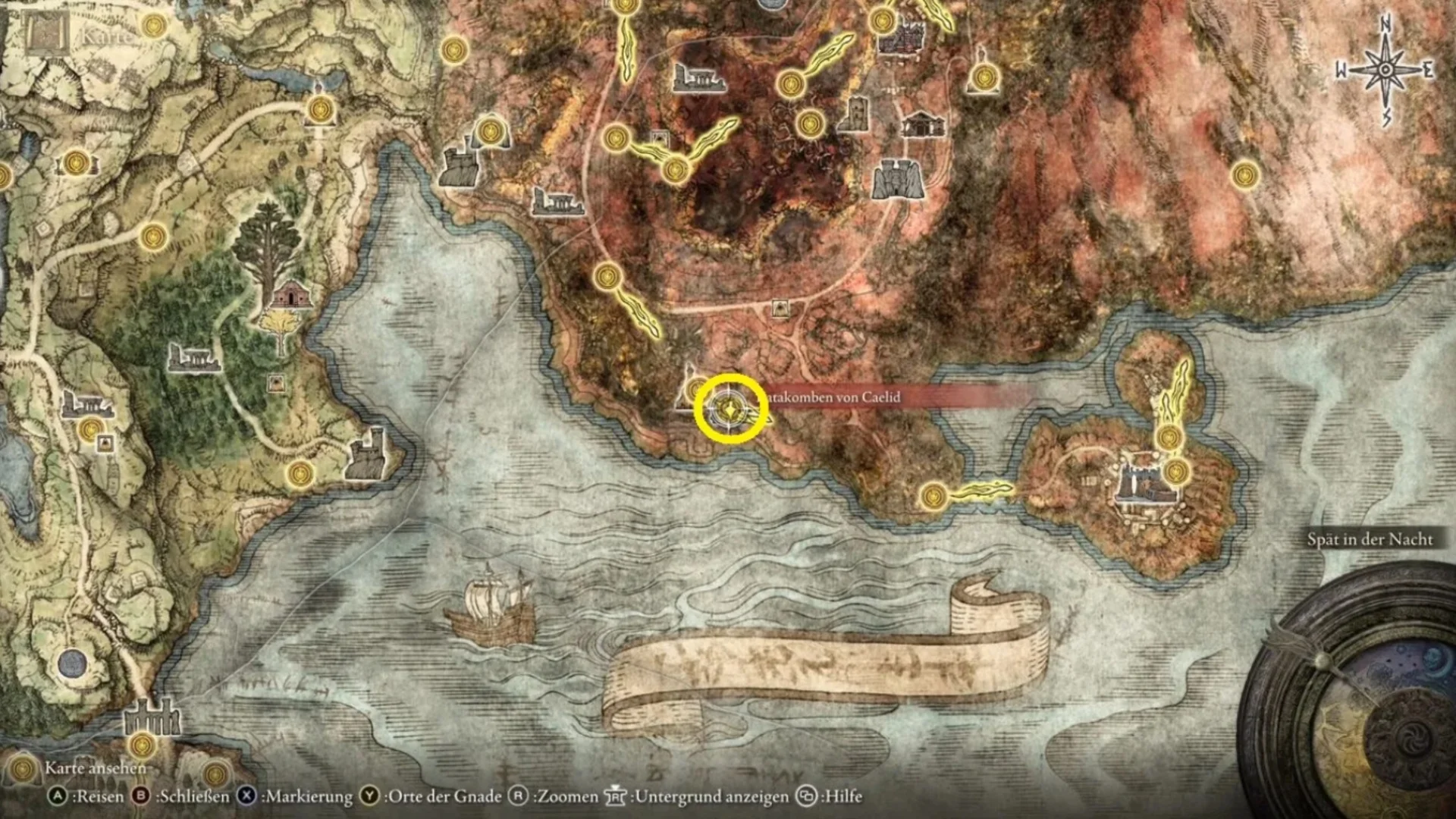Activate Reisen to fast travel
Viewport: 1456px width, 819px height.
coord(57,797)
